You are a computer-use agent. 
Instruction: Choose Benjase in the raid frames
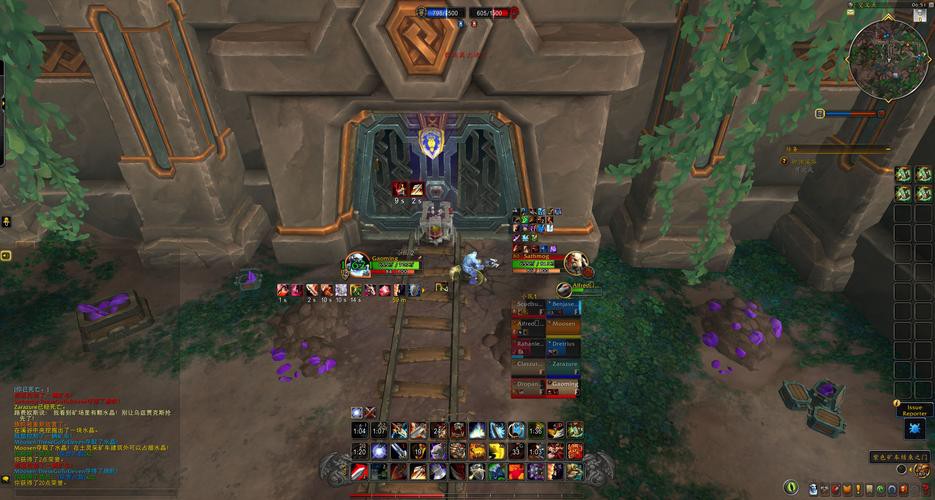[x=563, y=305]
